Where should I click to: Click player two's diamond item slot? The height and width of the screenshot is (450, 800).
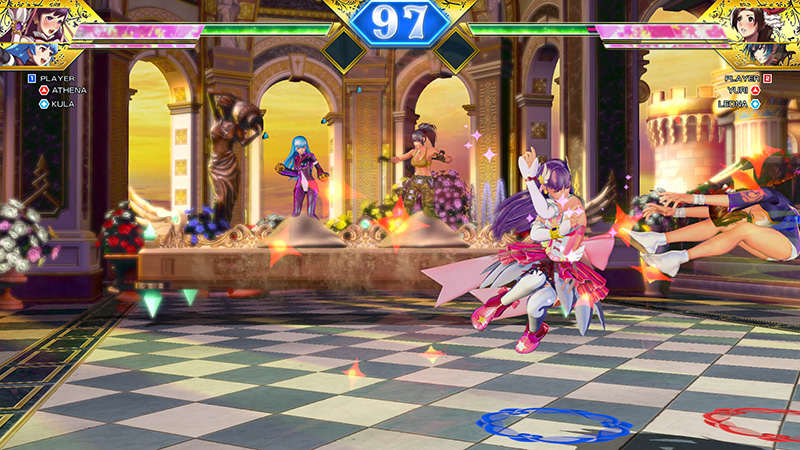pyautogui.click(x=456, y=50)
